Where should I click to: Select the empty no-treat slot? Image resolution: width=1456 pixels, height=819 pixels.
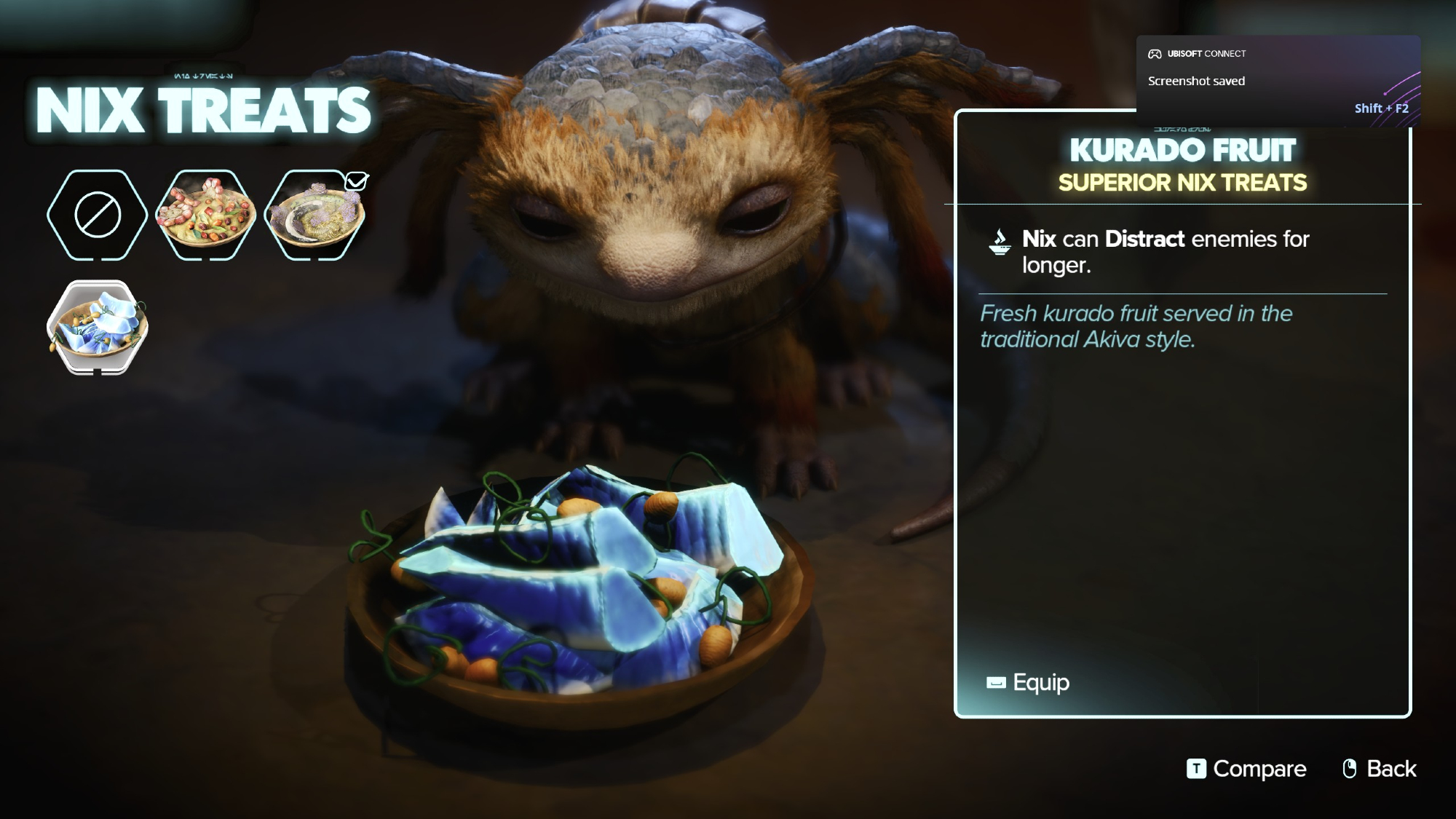coord(97,215)
